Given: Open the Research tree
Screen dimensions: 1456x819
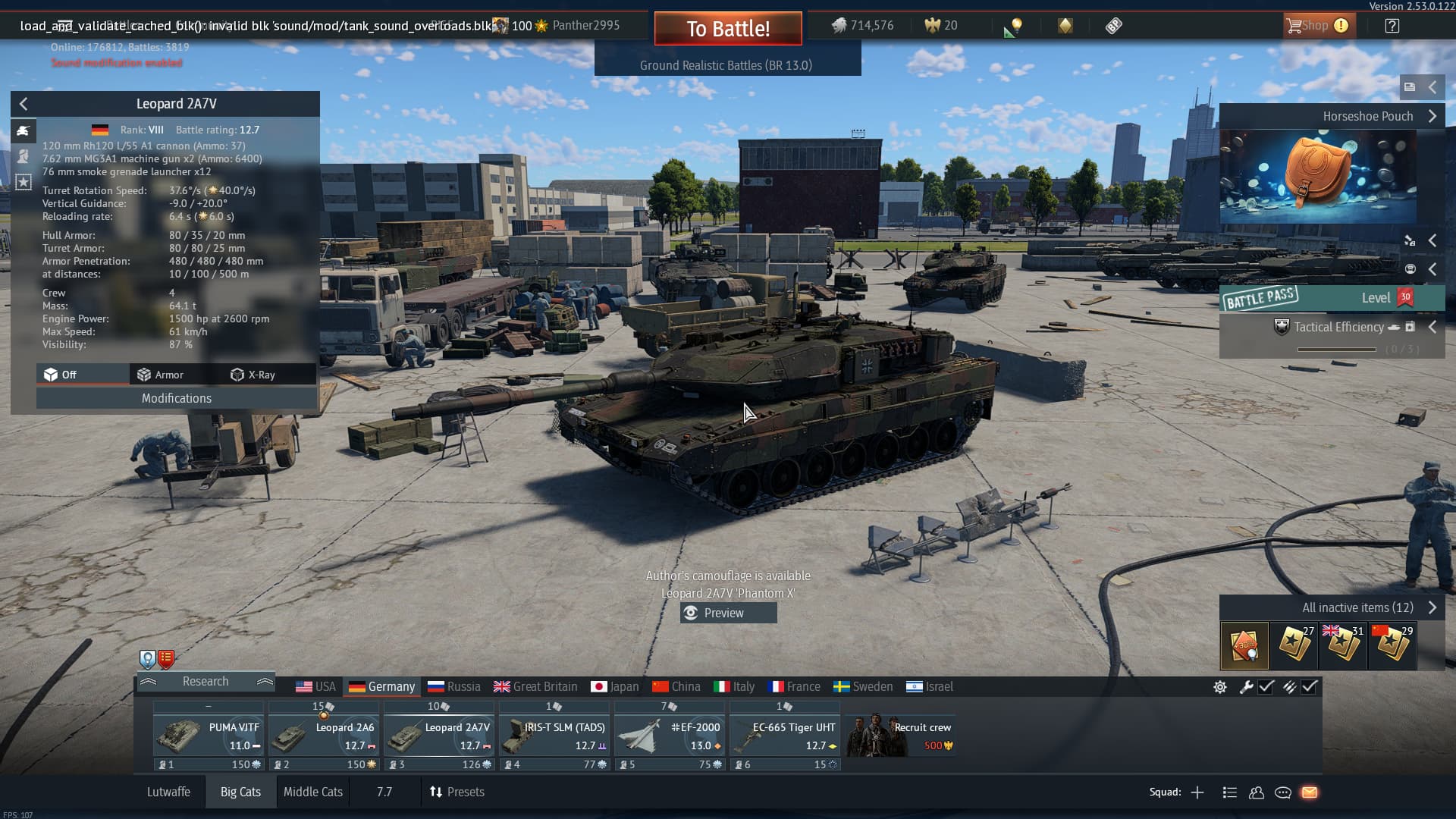Looking at the screenshot, I should [205, 682].
